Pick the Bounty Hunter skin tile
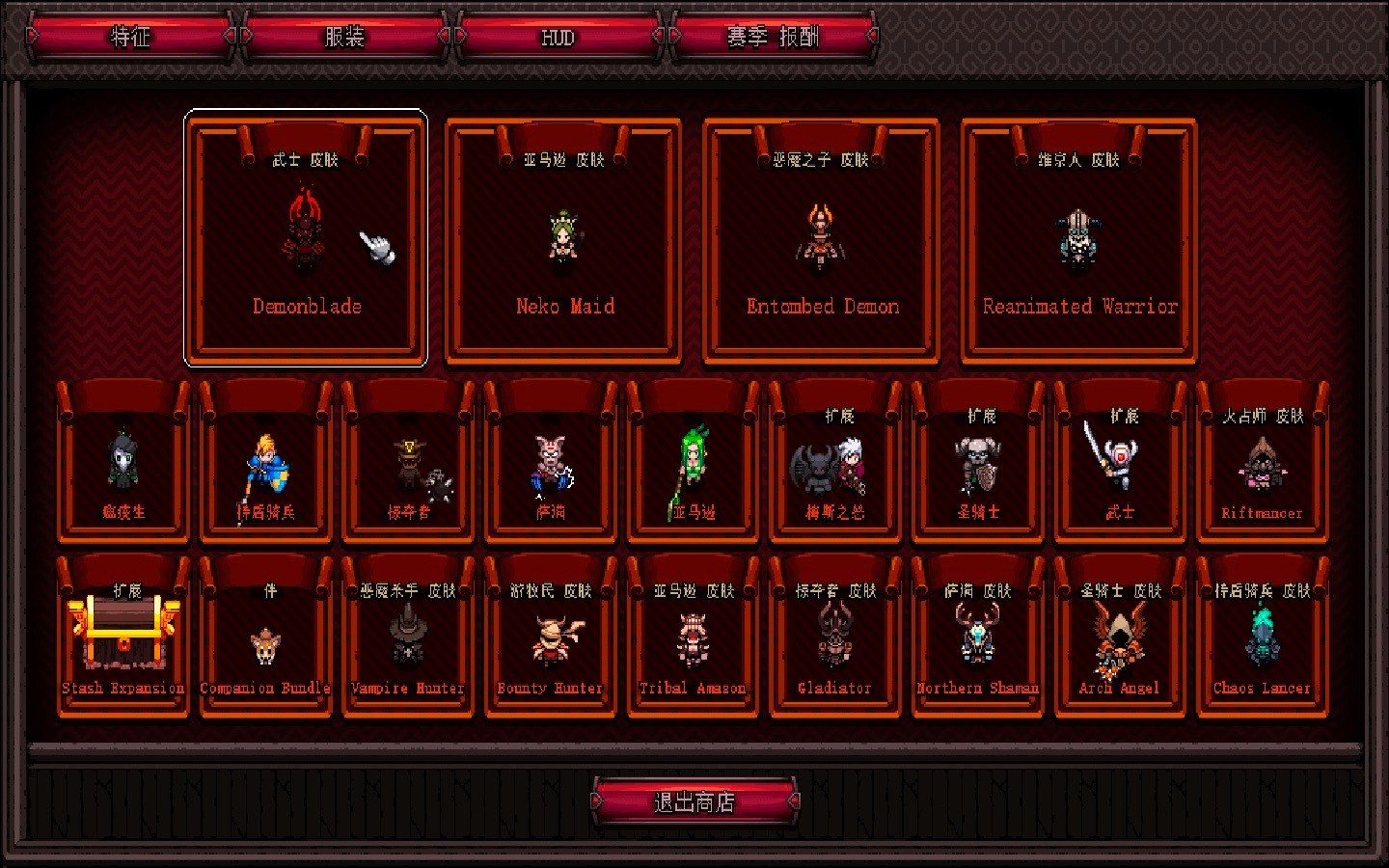Screen dimensions: 1389x868 [x=550, y=637]
